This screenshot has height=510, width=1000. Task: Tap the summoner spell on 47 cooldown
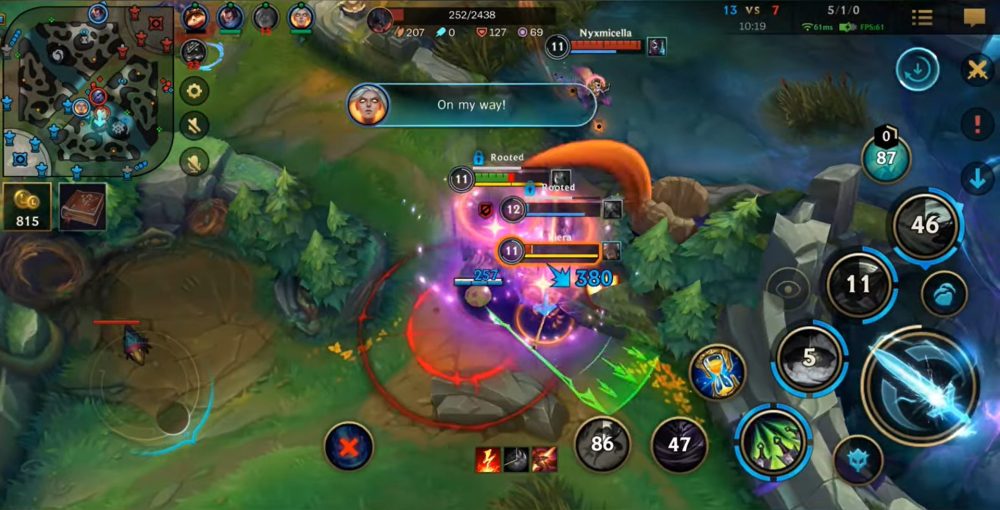tap(680, 443)
